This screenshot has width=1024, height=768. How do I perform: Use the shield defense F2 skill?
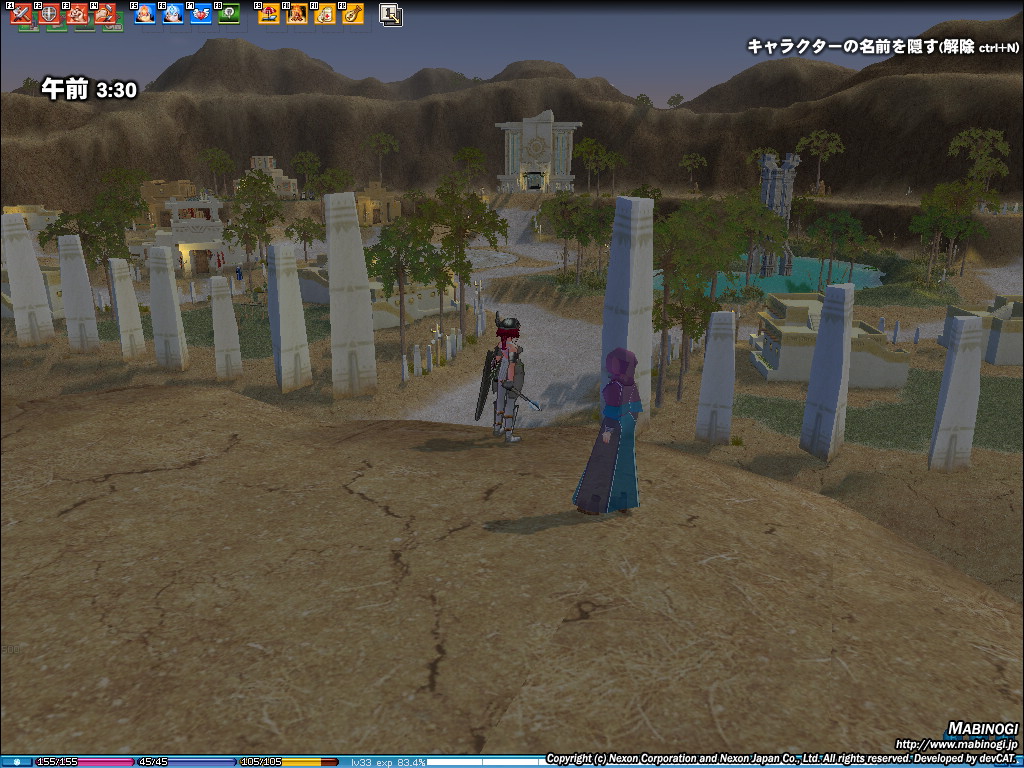click(49, 15)
